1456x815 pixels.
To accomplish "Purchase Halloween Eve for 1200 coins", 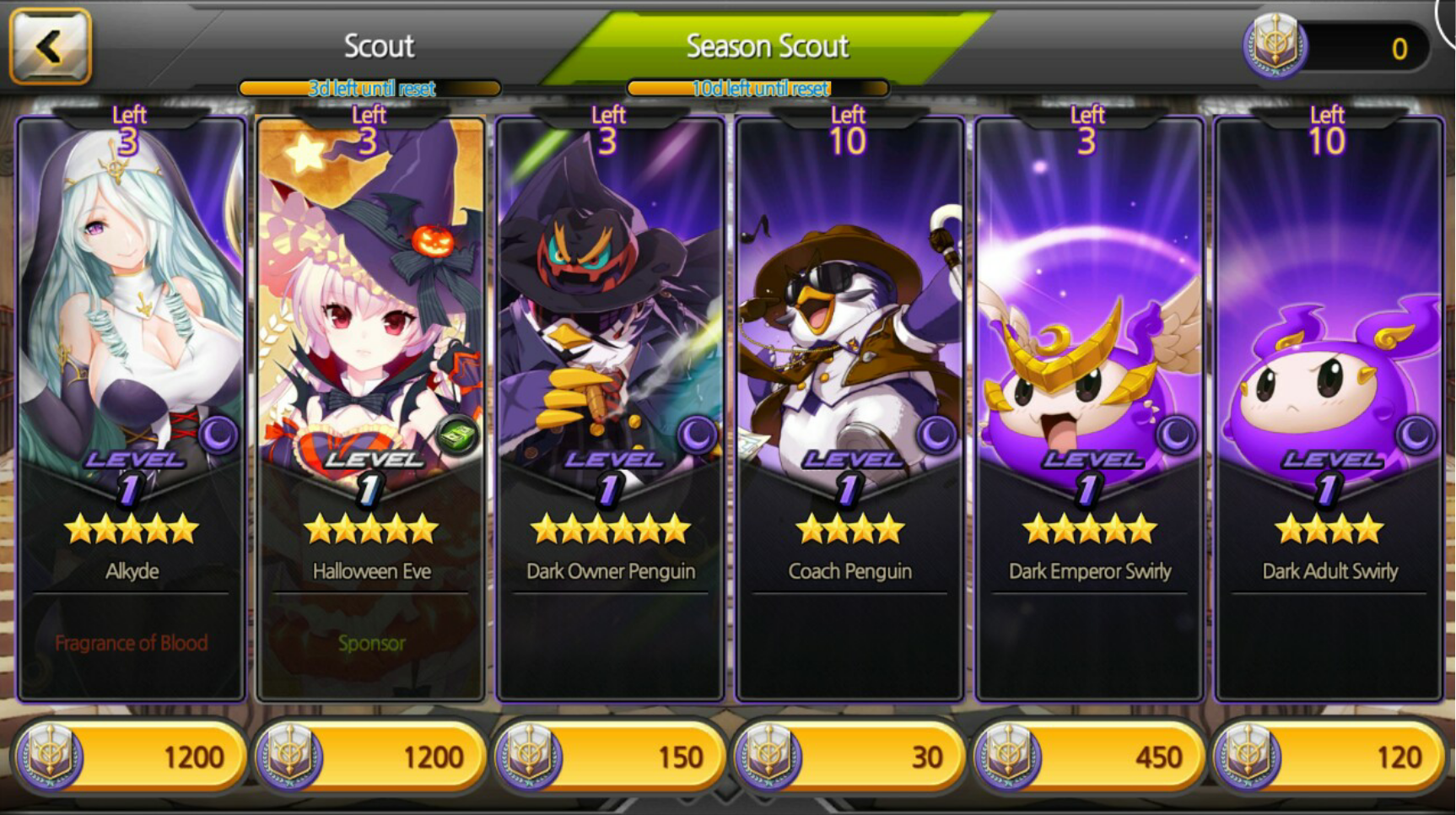I will tap(371, 756).
